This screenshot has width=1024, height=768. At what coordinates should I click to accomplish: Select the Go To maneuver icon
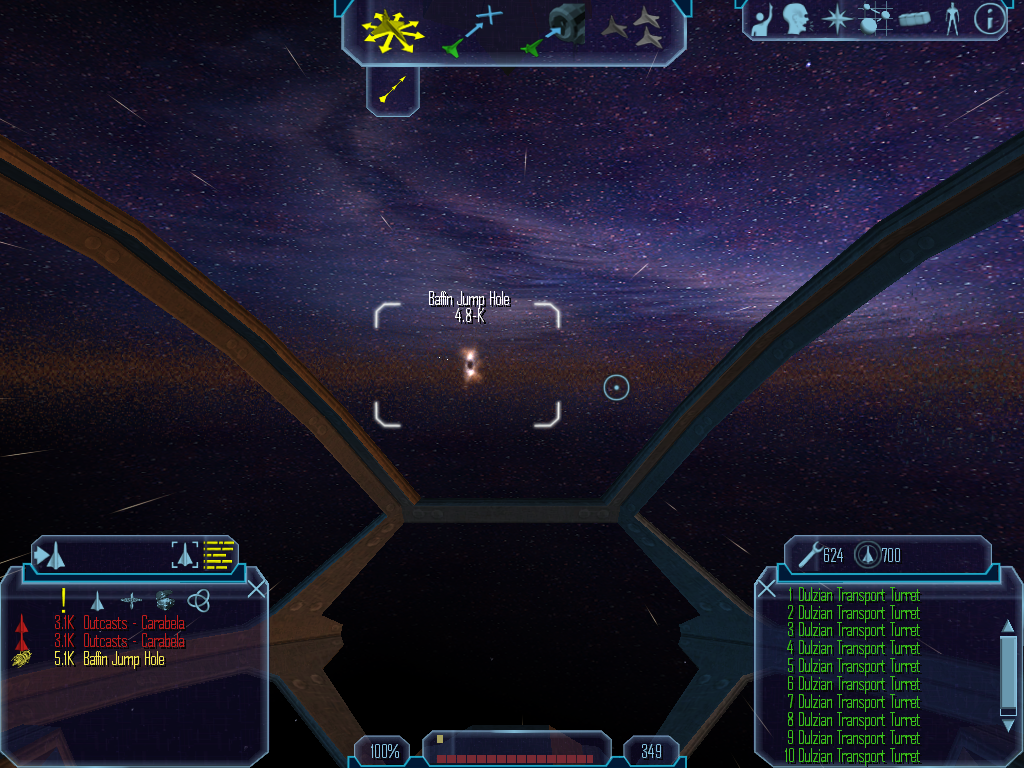click(471, 30)
